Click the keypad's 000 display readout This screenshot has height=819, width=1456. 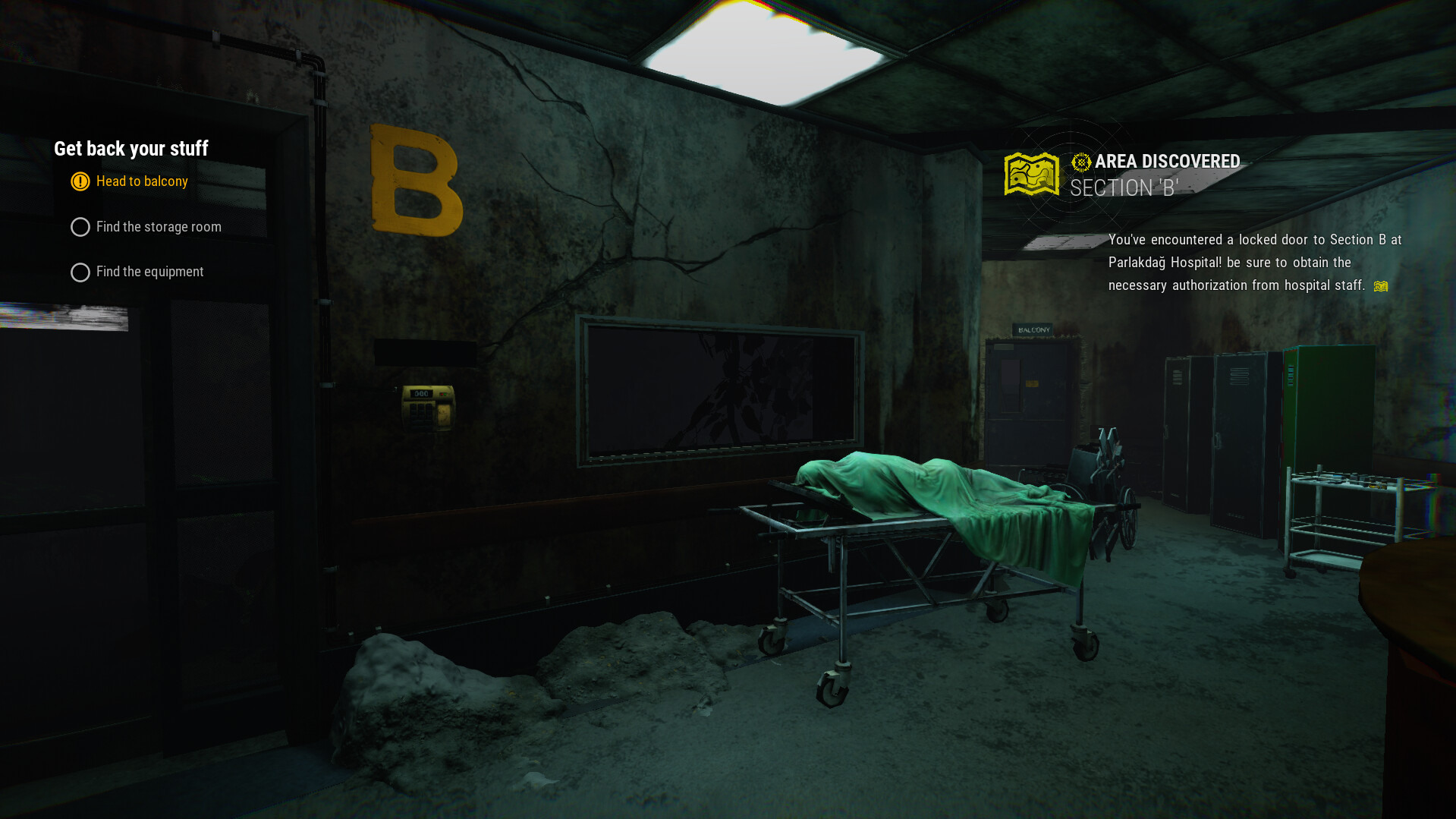(421, 393)
